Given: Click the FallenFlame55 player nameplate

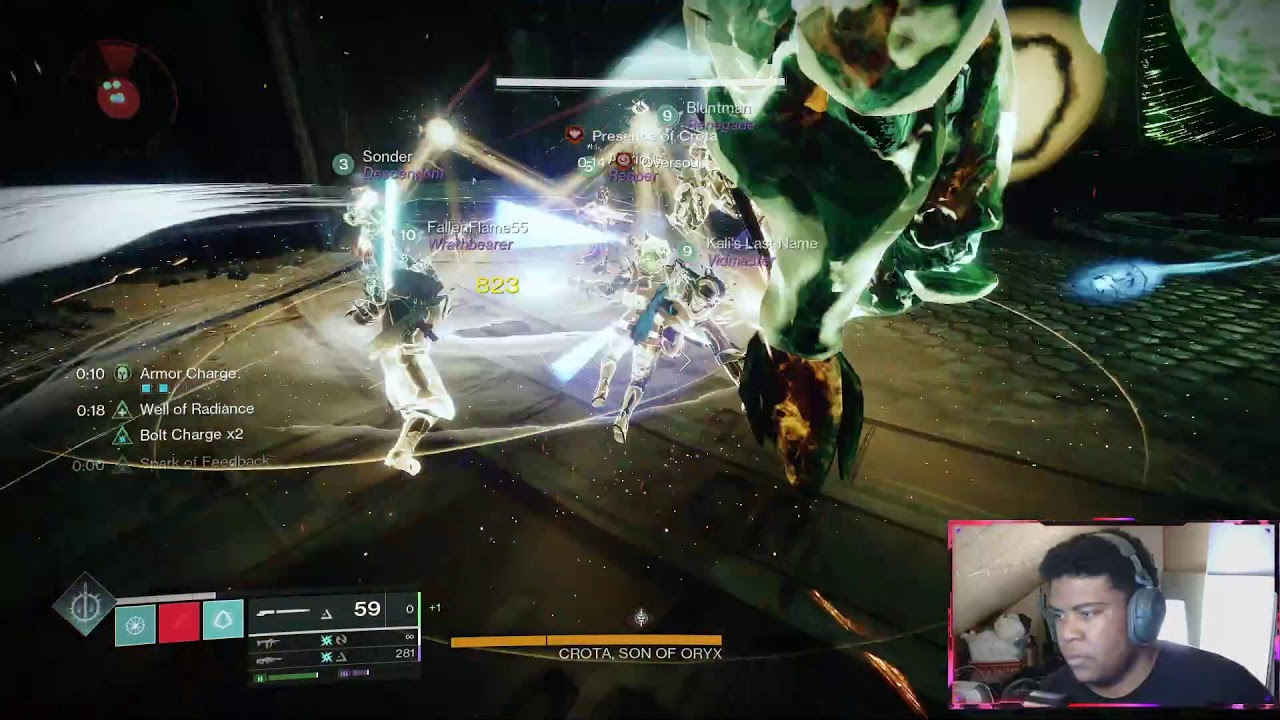Looking at the screenshot, I should click(x=476, y=228).
